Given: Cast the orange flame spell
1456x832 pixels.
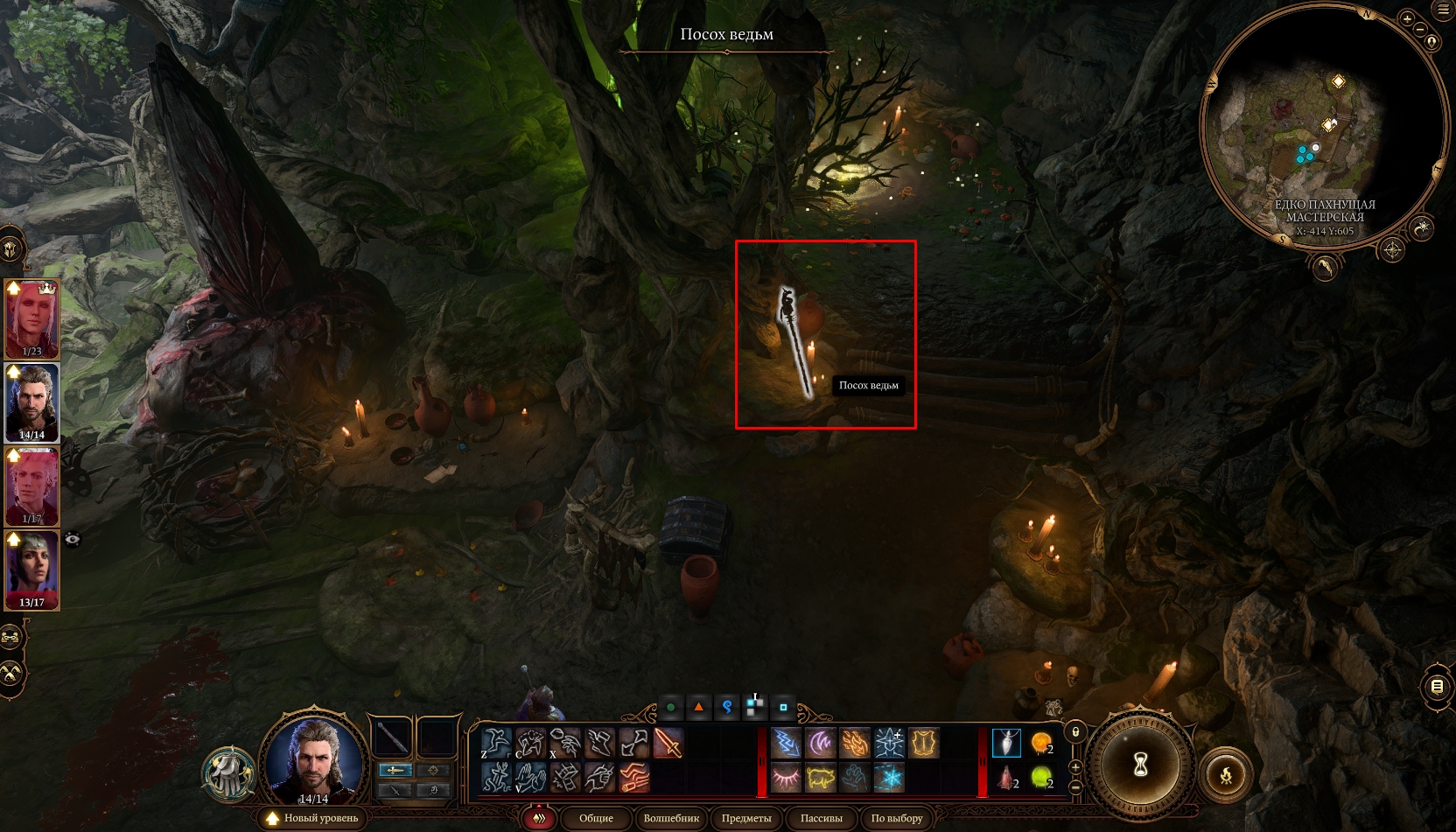Looking at the screenshot, I should pos(855,744).
